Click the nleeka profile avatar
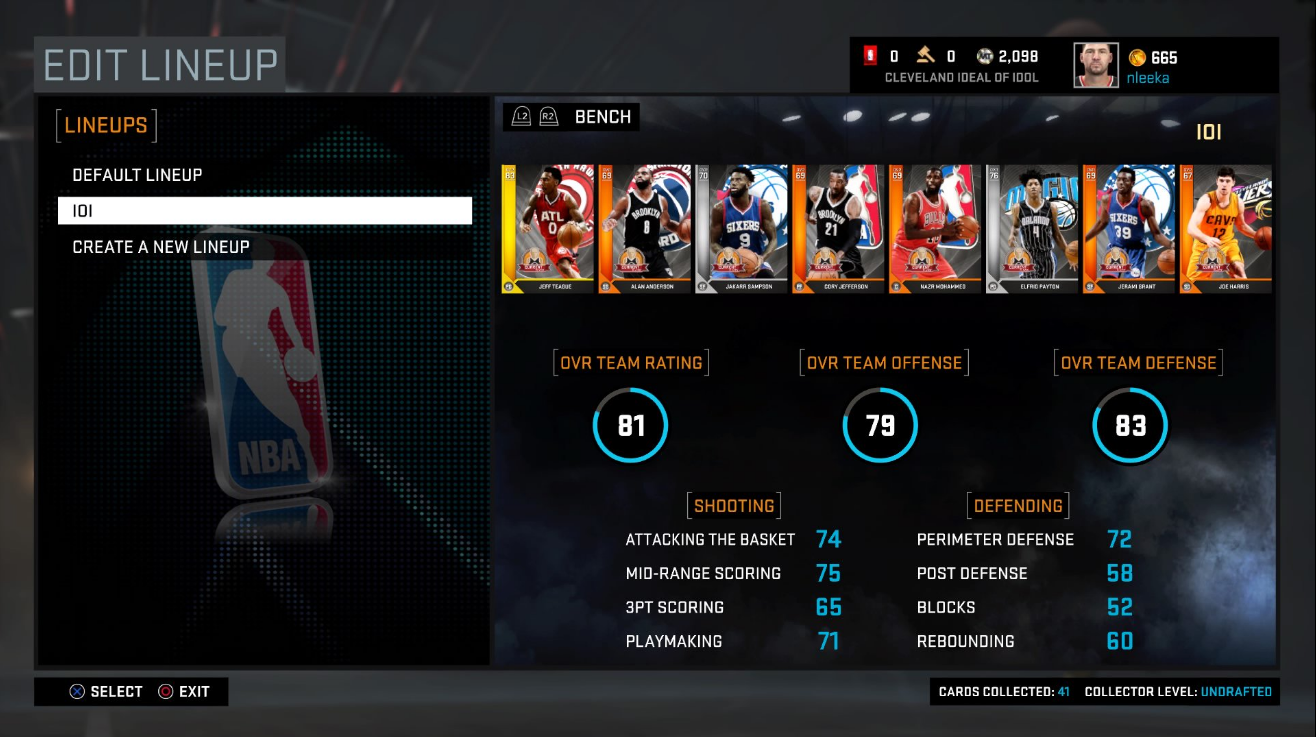The height and width of the screenshot is (737, 1316). click(x=1096, y=66)
